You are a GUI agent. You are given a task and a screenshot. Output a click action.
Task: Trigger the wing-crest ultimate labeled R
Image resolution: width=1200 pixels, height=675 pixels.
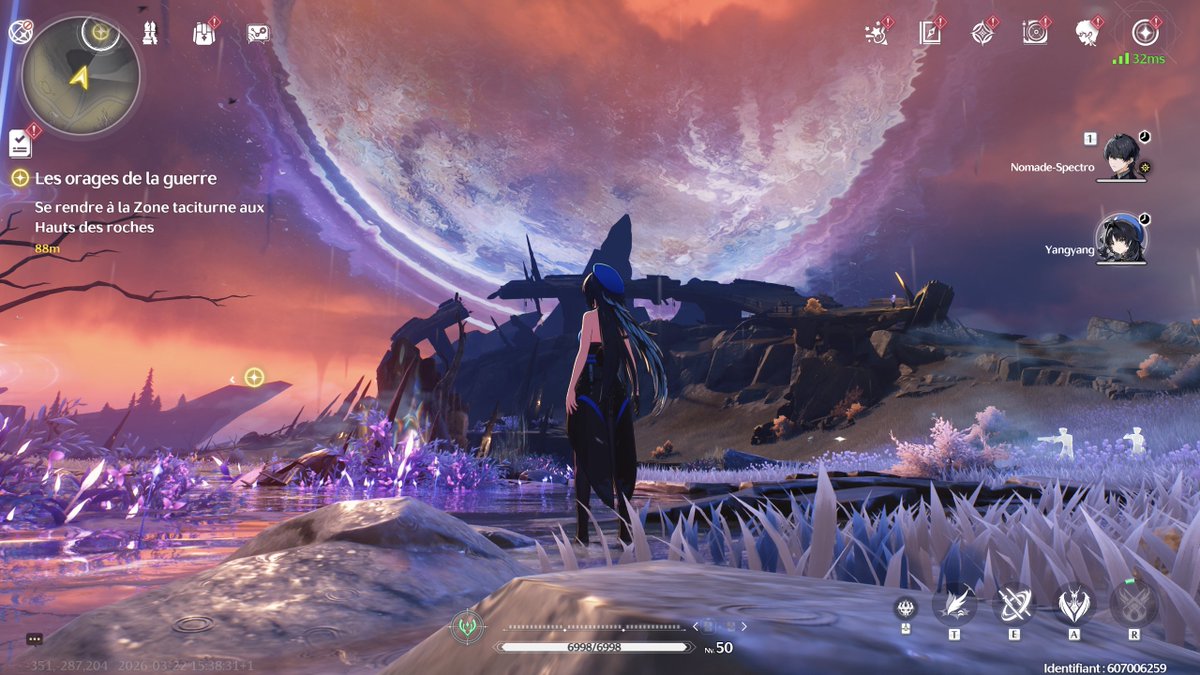pos(1134,603)
